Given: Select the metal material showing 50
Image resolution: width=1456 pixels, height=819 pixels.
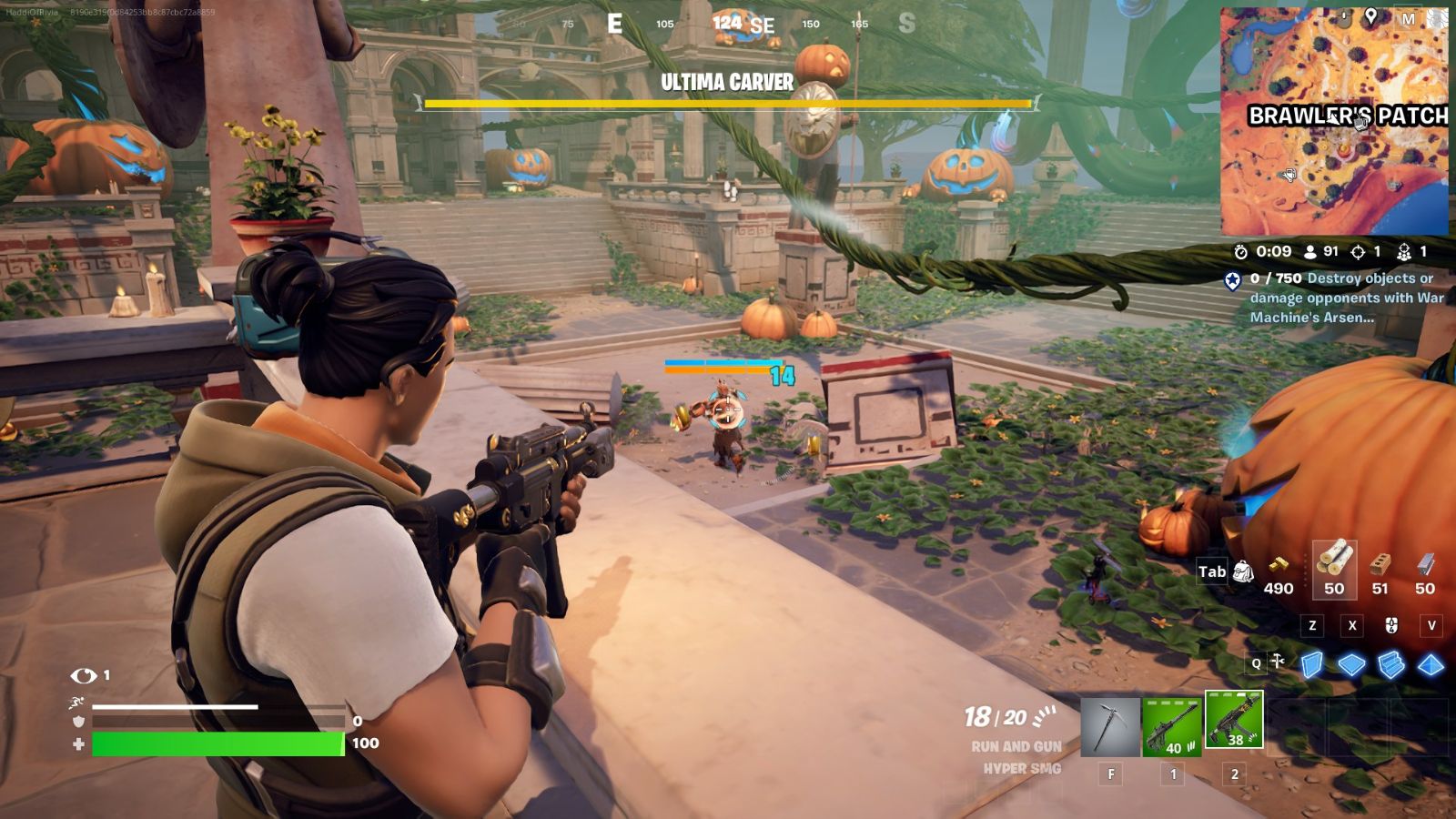Looking at the screenshot, I should (1422, 571).
